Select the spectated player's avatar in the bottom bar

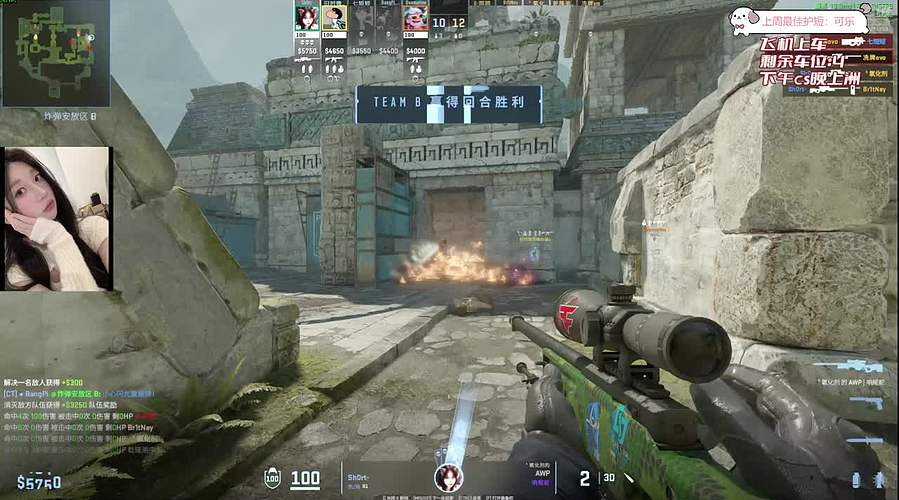click(x=448, y=478)
